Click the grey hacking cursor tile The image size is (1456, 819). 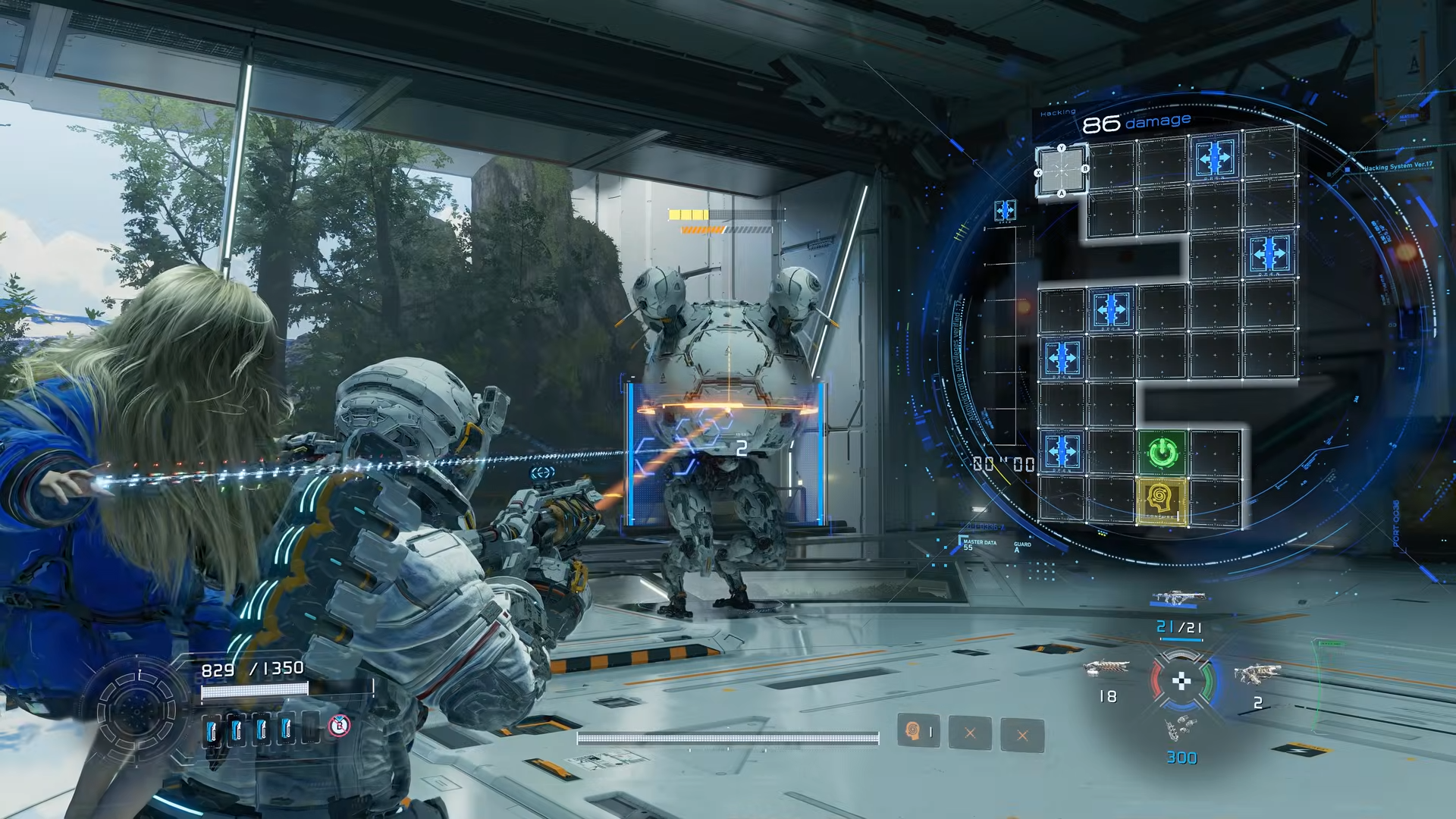coord(1061,171)
